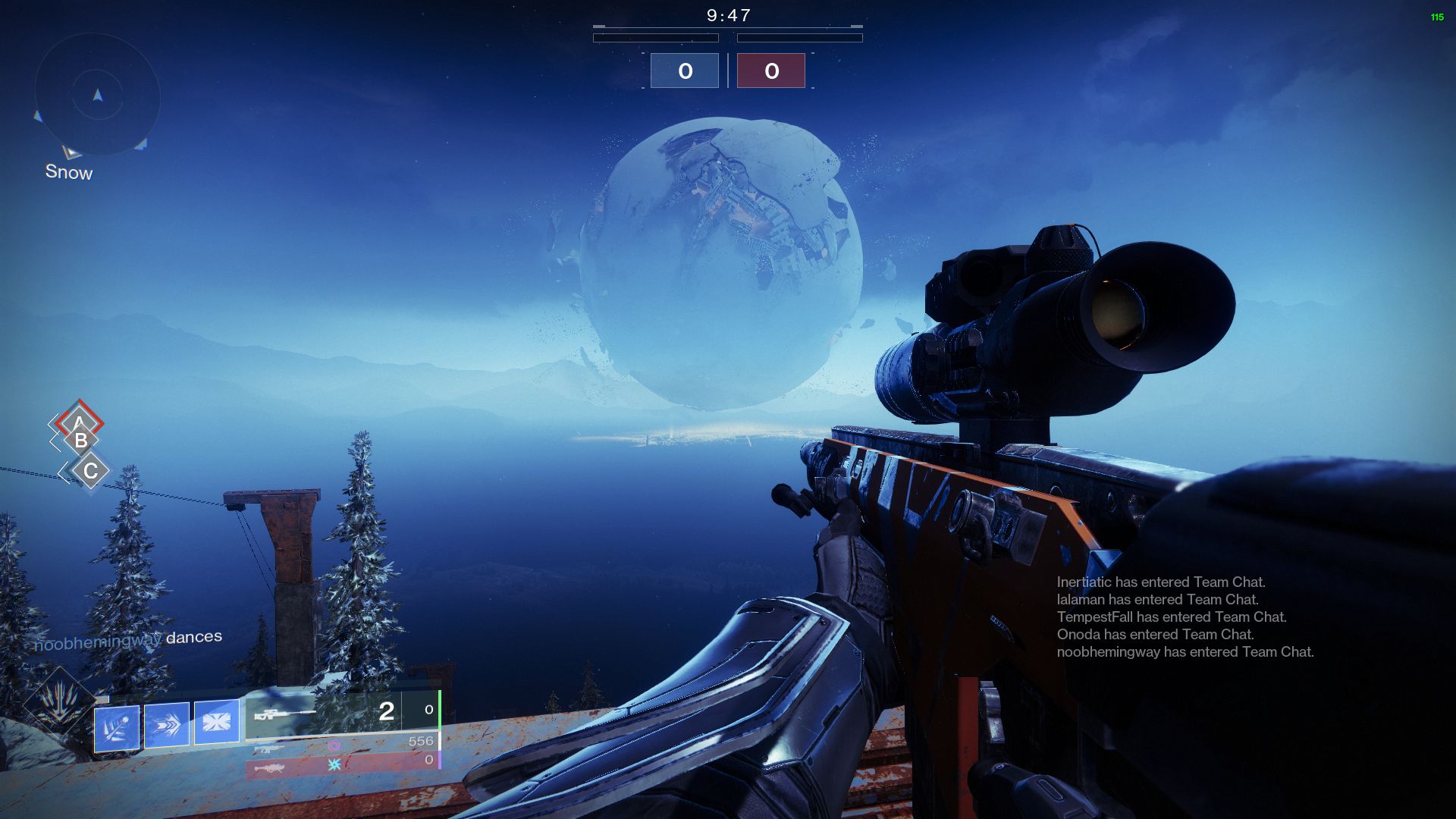
Task: Switch to the energy weapon with 556 ammo
Action: tap(343, 745)
